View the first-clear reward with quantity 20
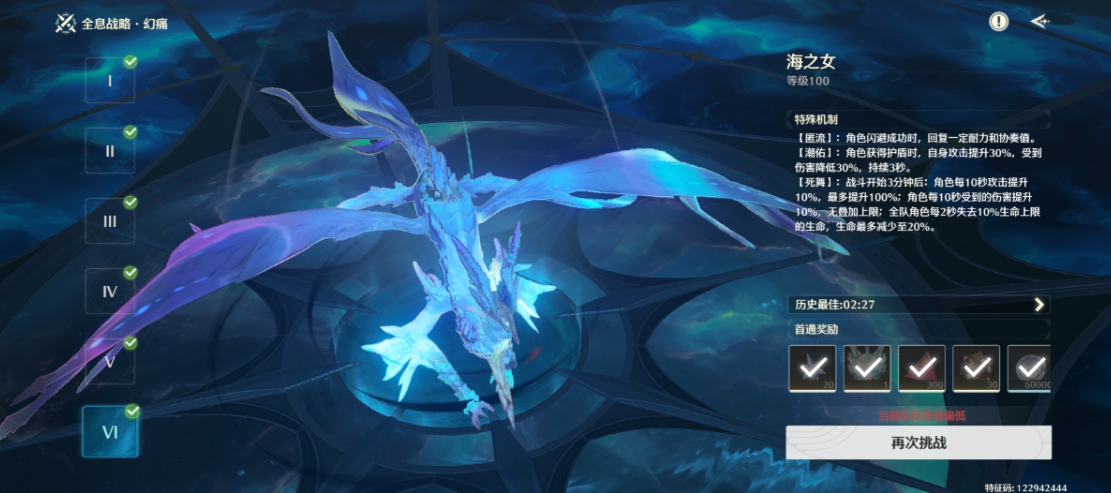This screenshot has width=1111, height=493. (x=812, y=367)
